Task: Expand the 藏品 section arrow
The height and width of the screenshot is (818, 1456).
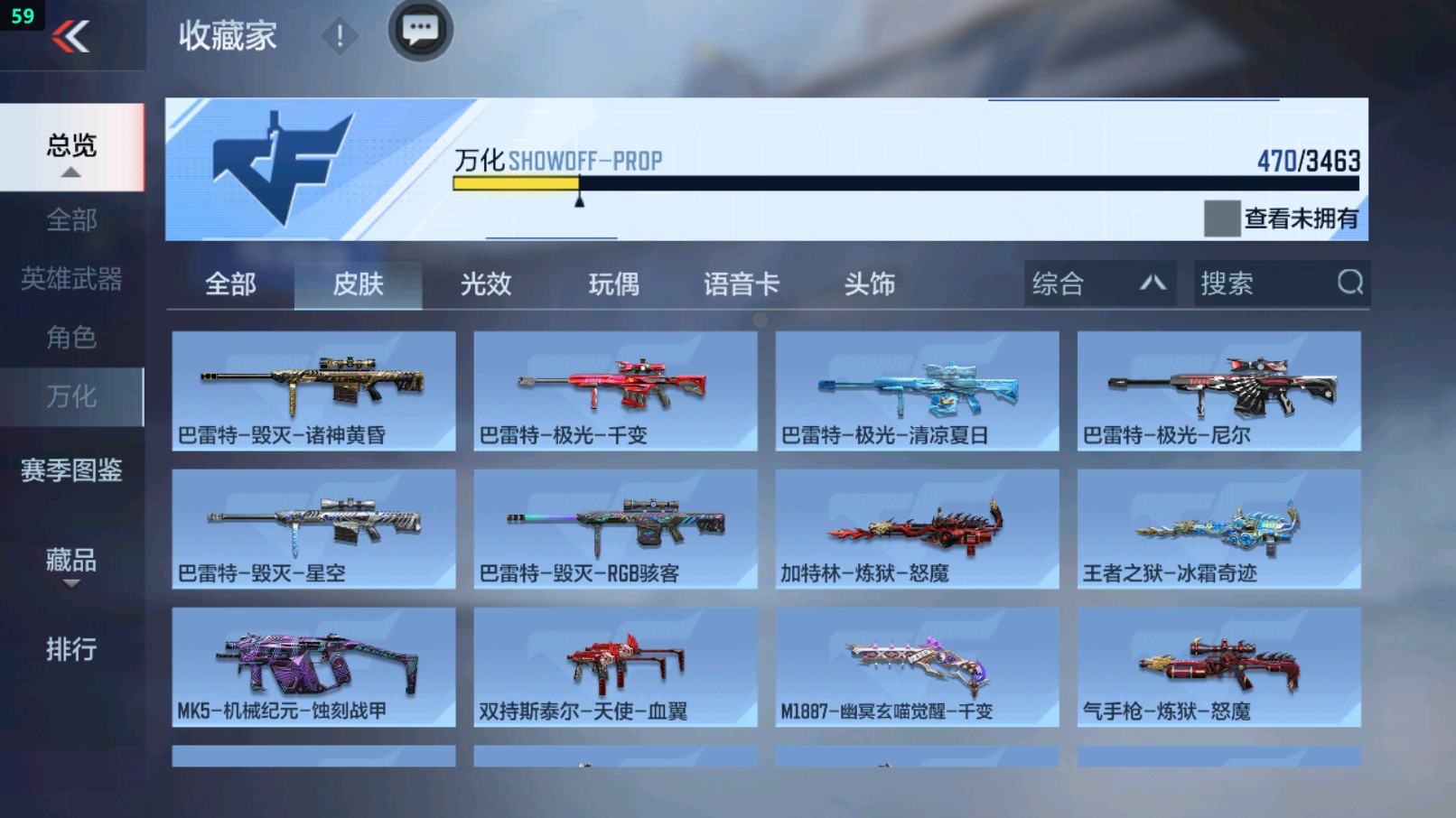Action: (70, 582)
